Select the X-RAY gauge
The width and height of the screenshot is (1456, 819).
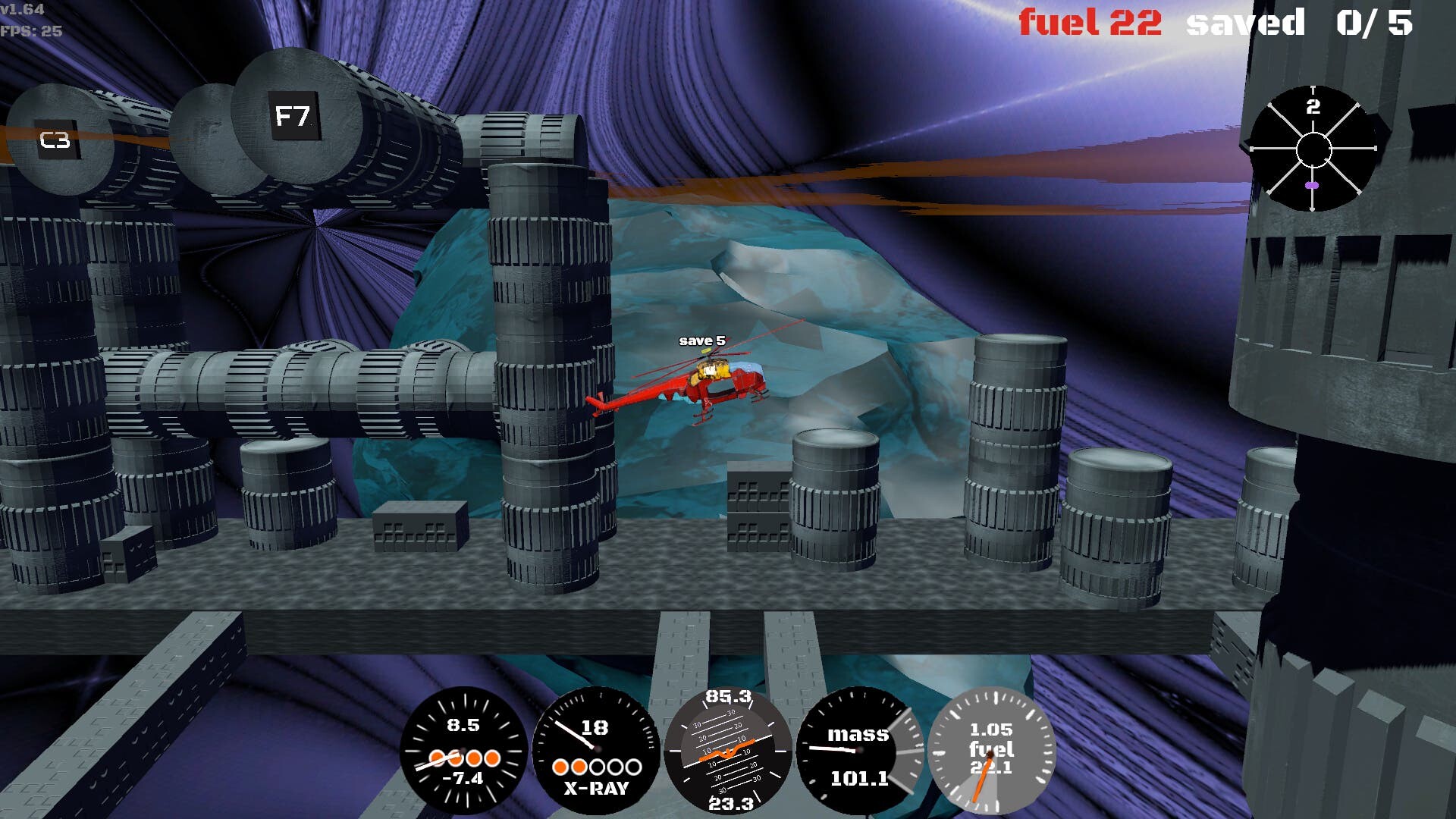[596, 751]
